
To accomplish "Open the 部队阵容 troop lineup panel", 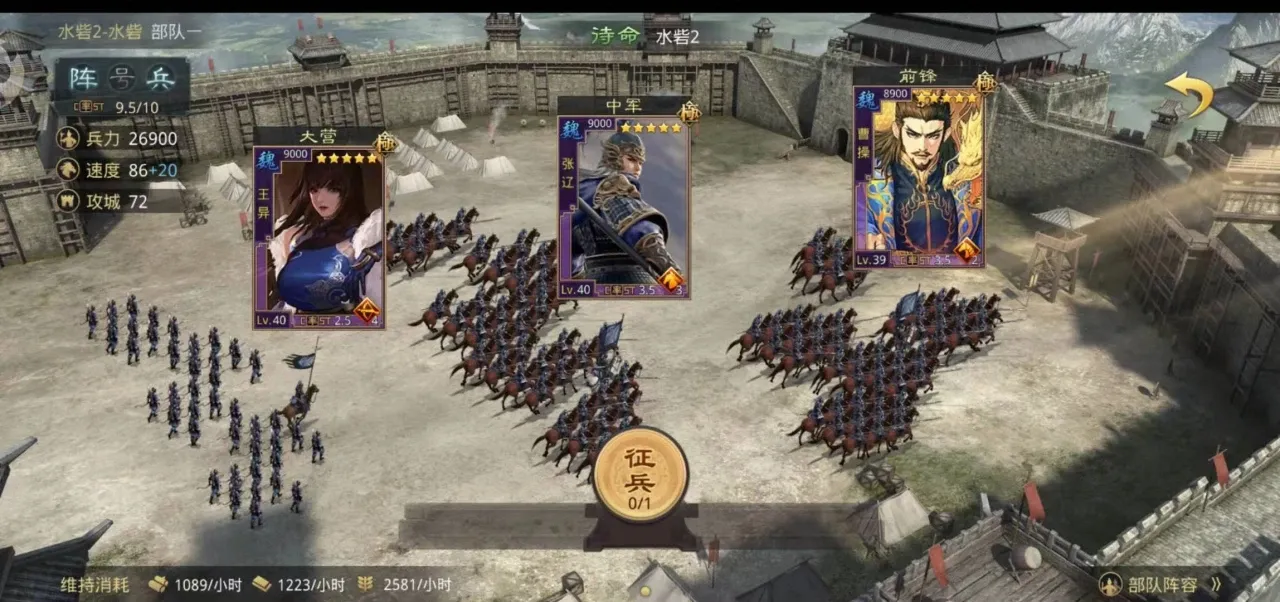I will click(x=1160, y=584).
